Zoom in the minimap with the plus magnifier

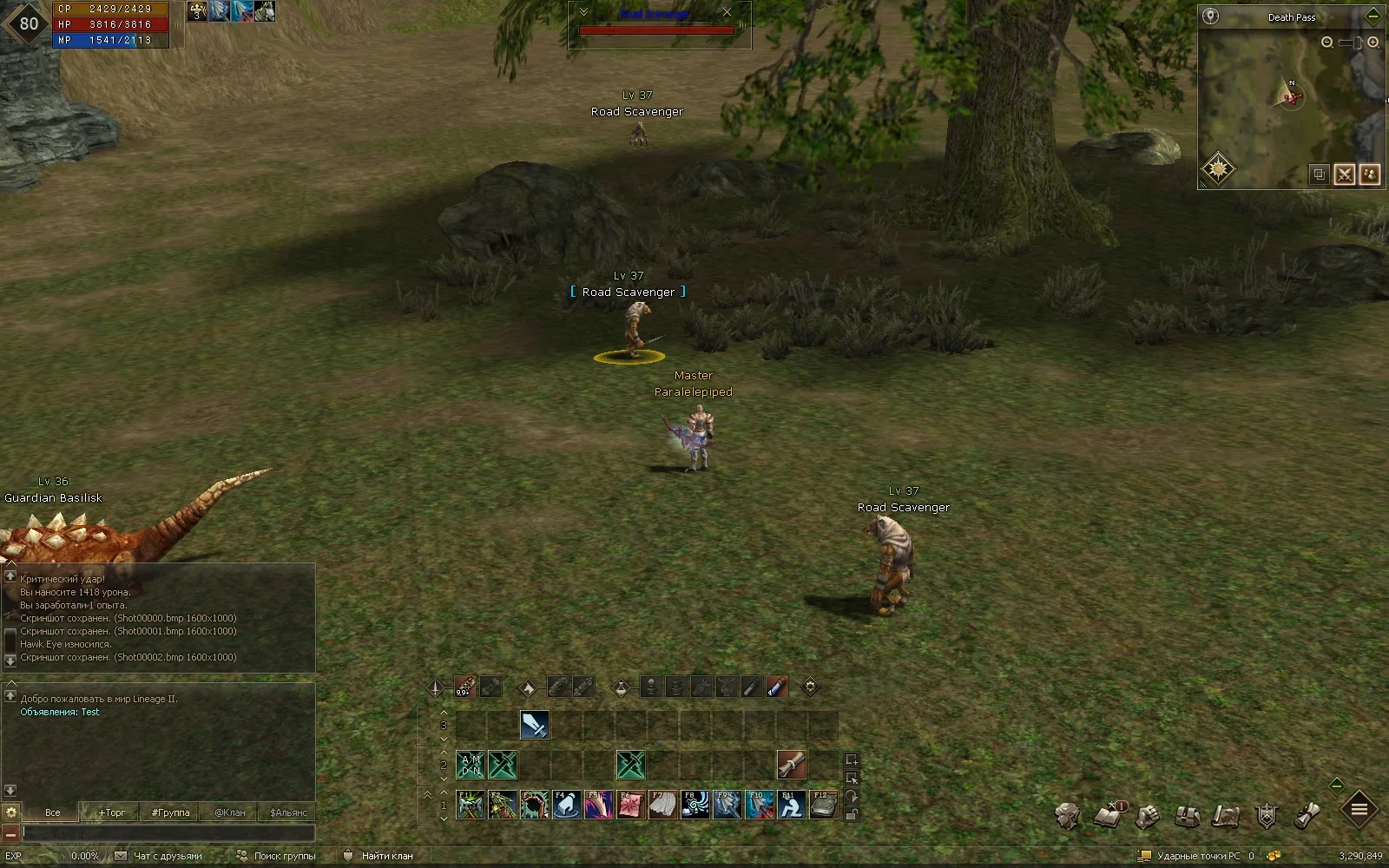[1373, 42]
